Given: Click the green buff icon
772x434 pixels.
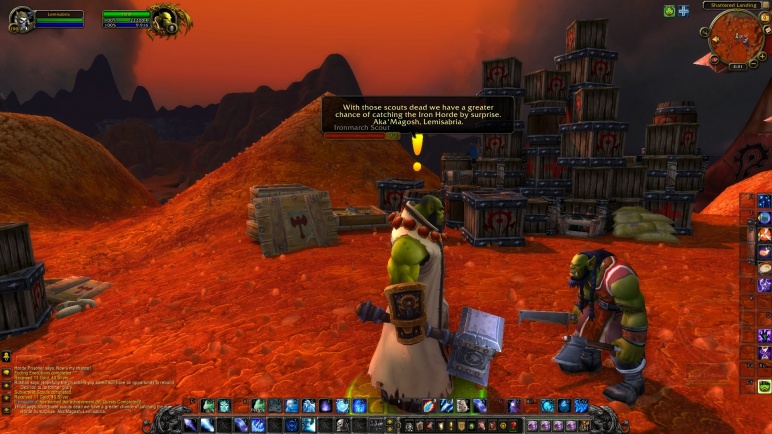Looking at the screenshot, I should coord(669,10).
